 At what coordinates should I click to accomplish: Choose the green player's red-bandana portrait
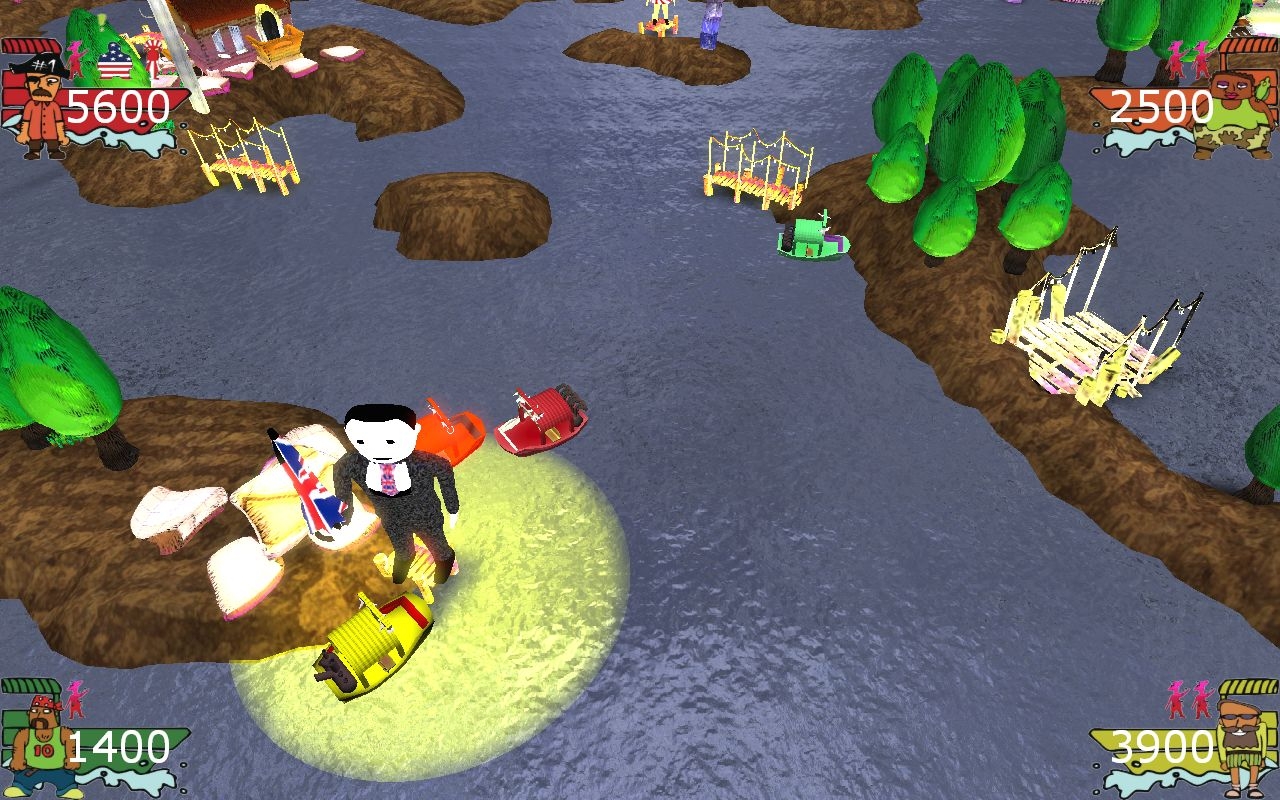(x=40, y=742)
